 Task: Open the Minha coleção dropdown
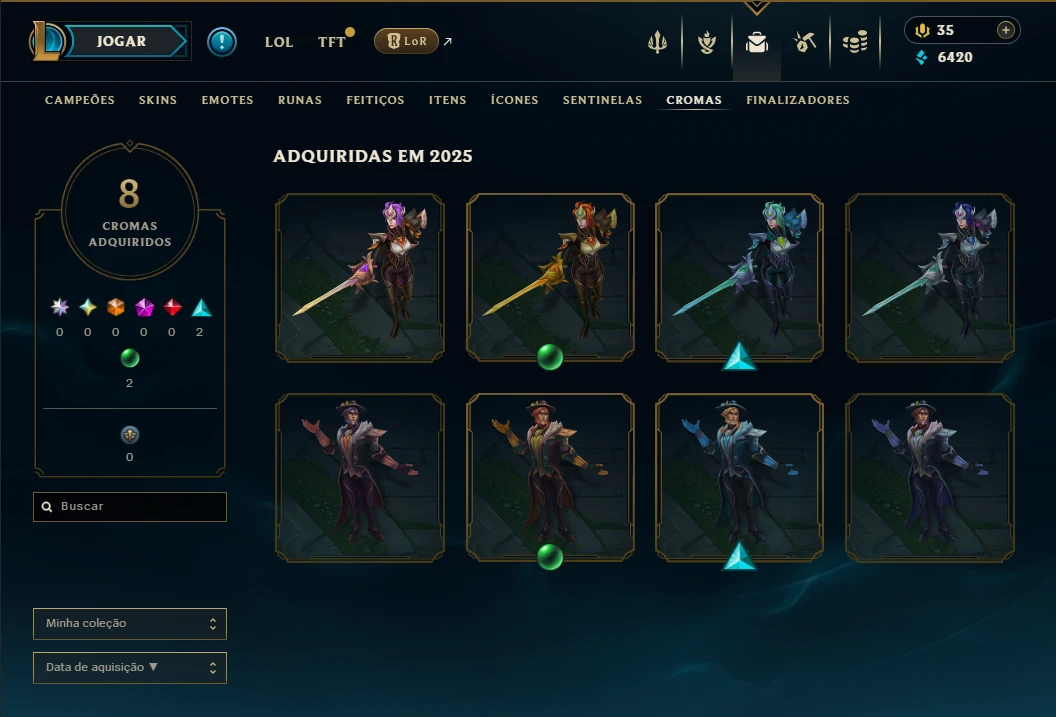coord(130,624)
